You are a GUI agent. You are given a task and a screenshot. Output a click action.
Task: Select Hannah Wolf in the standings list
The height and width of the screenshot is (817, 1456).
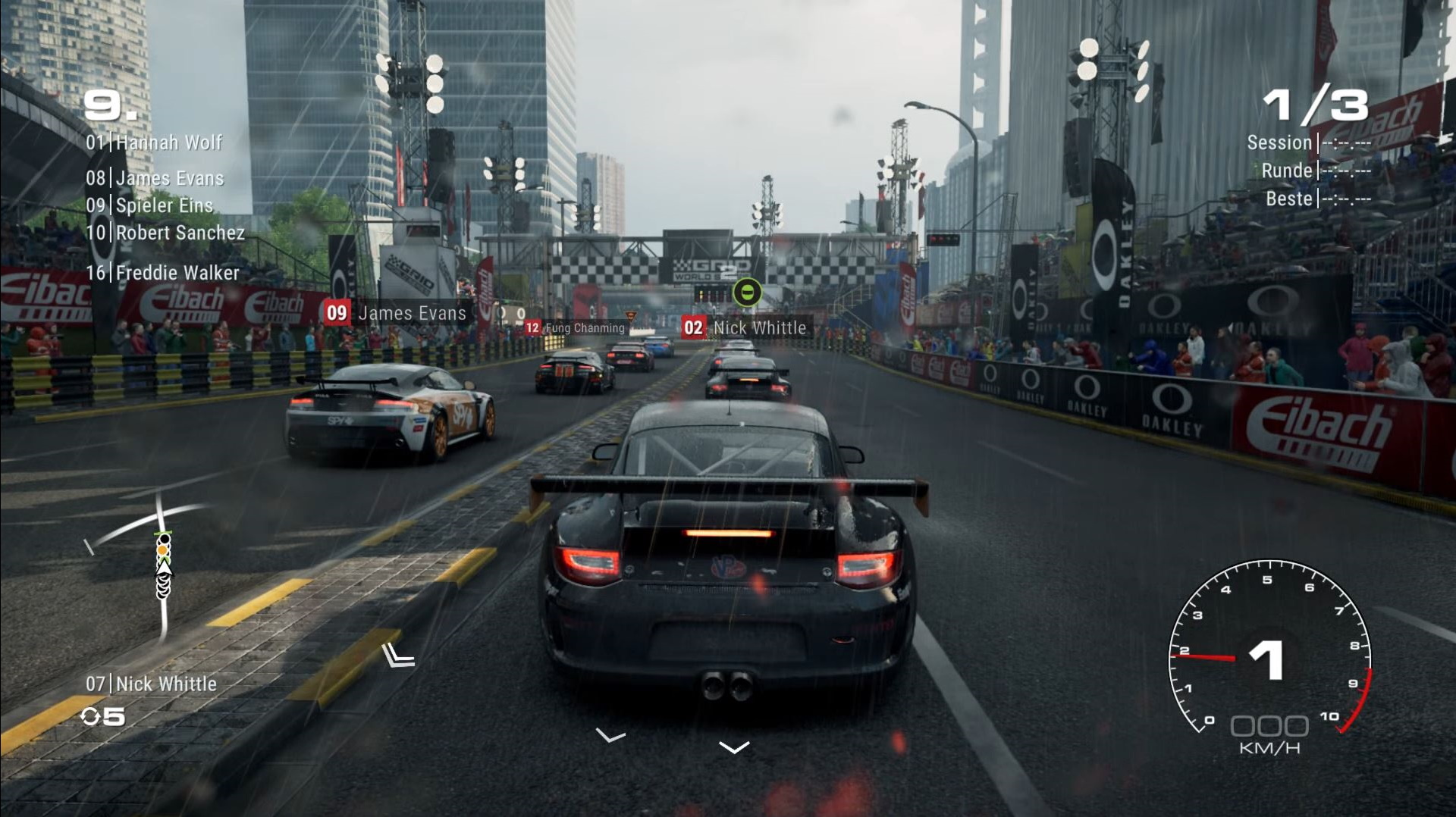[x=154, y=142]
